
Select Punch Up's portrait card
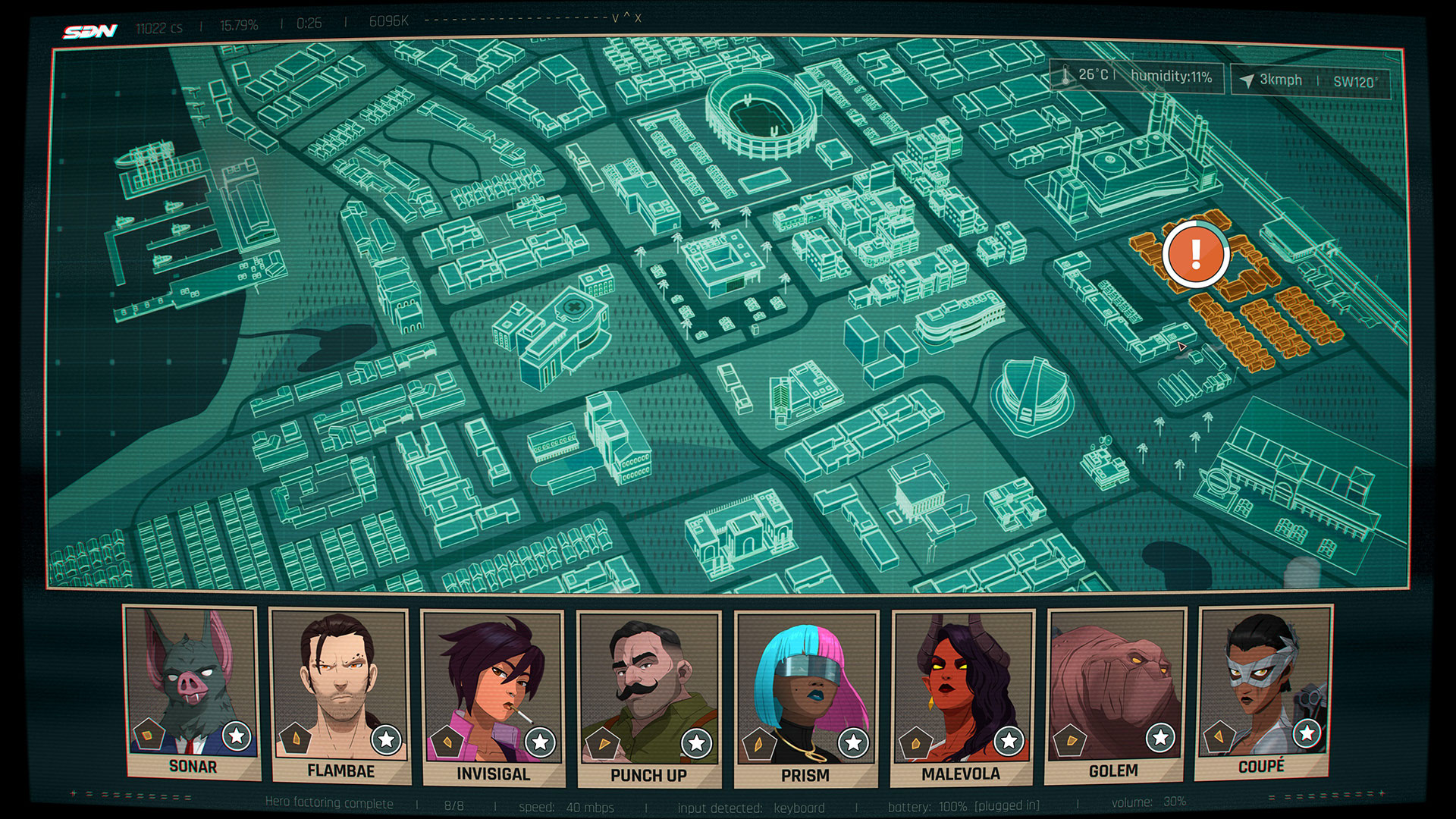coord(648,699)
